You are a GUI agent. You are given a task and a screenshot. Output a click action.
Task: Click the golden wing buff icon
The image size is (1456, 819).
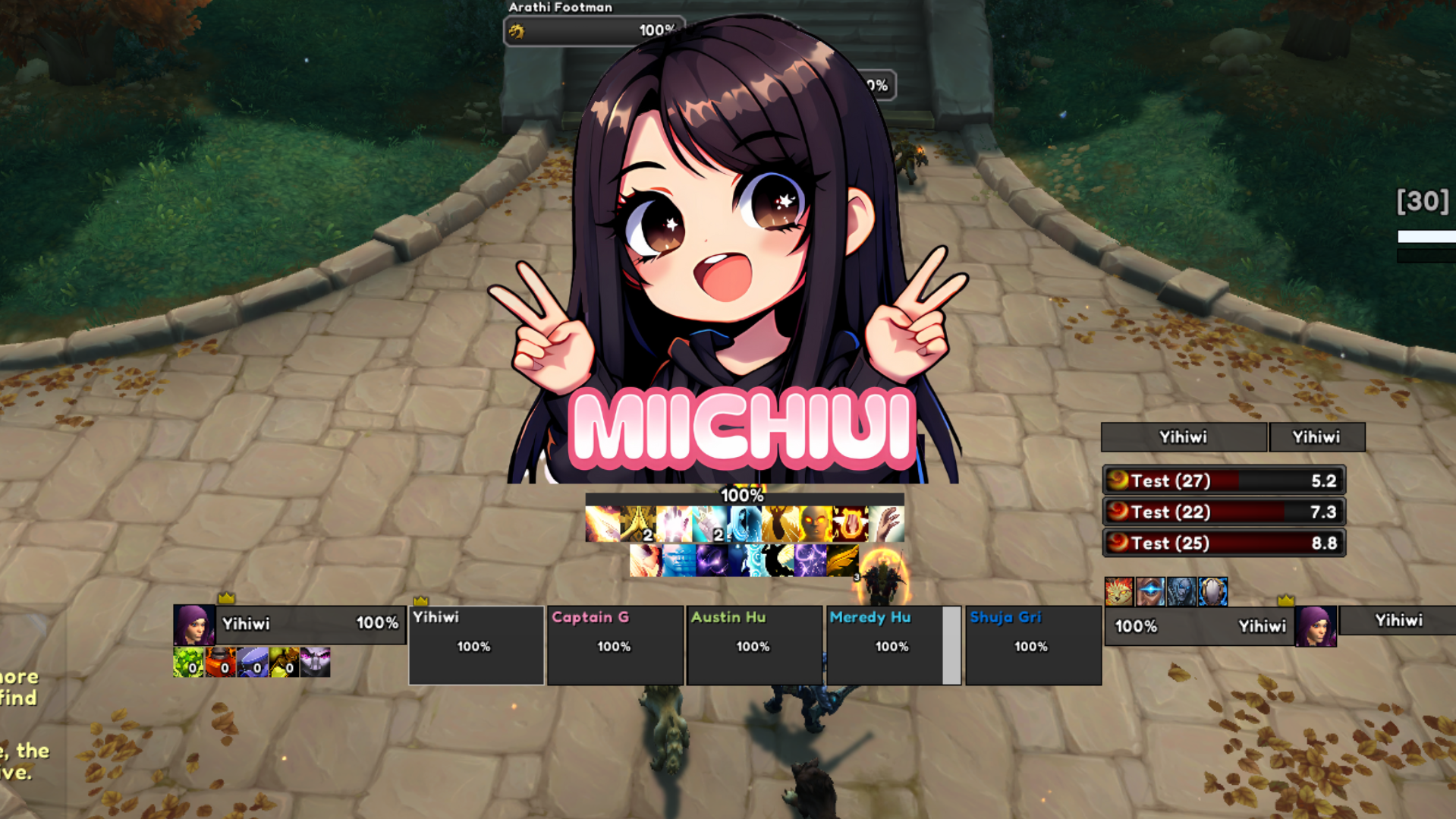tap(841, 562)
